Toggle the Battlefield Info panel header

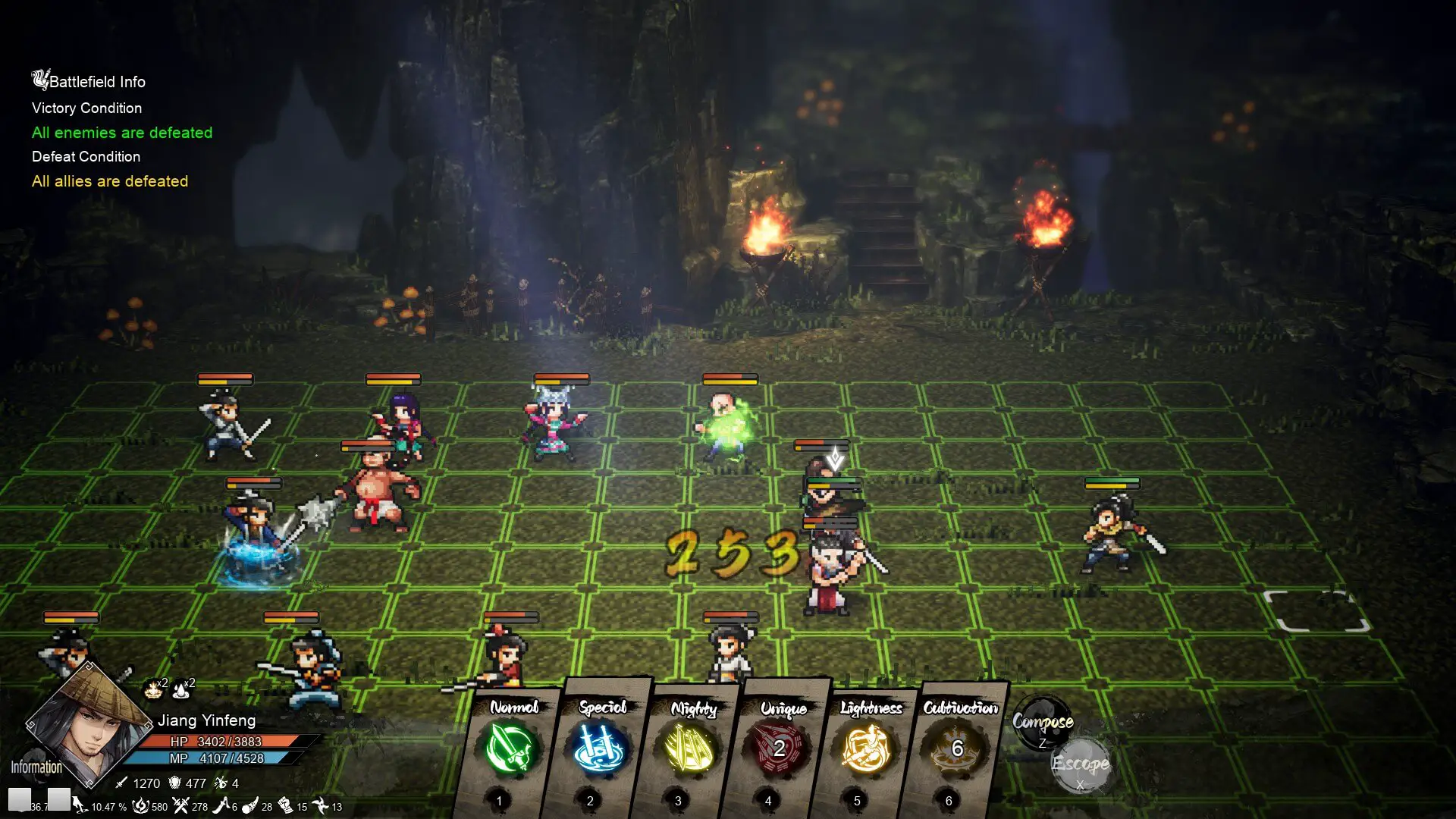pyautogui.click(x=89, y=81)
